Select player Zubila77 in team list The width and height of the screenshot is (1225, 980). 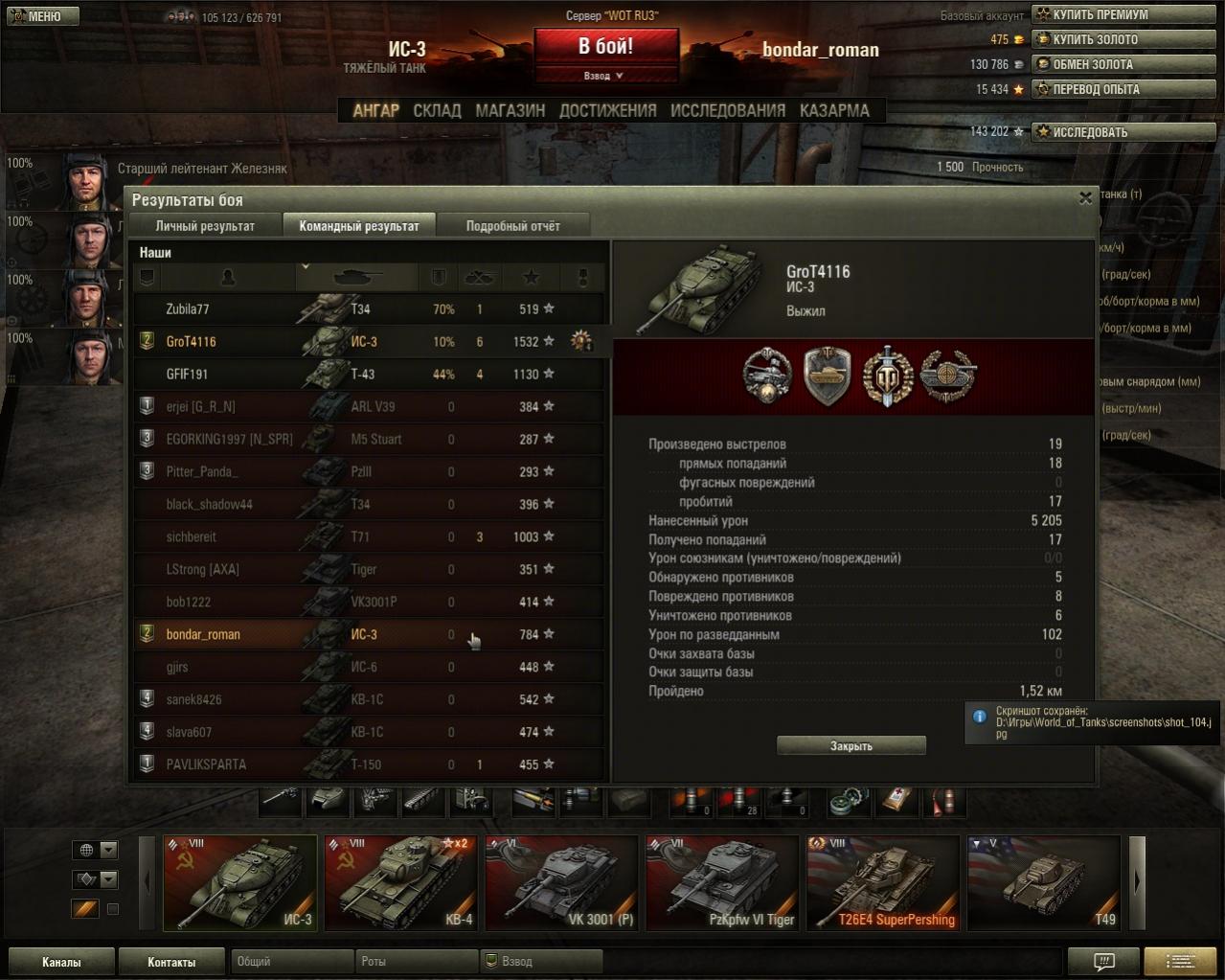click(188, 309)
